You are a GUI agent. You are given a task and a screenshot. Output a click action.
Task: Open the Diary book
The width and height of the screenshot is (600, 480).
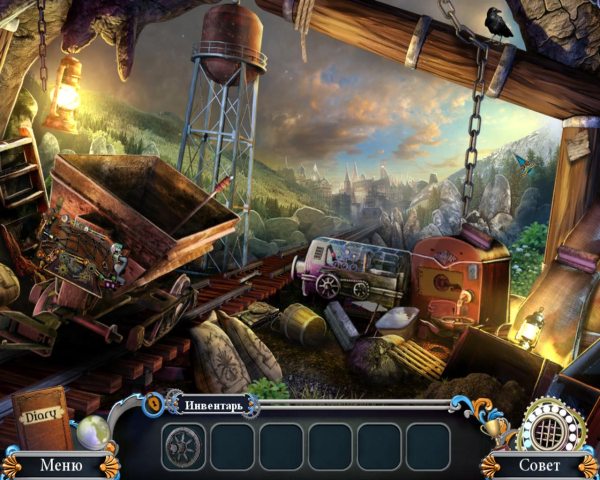43,418
